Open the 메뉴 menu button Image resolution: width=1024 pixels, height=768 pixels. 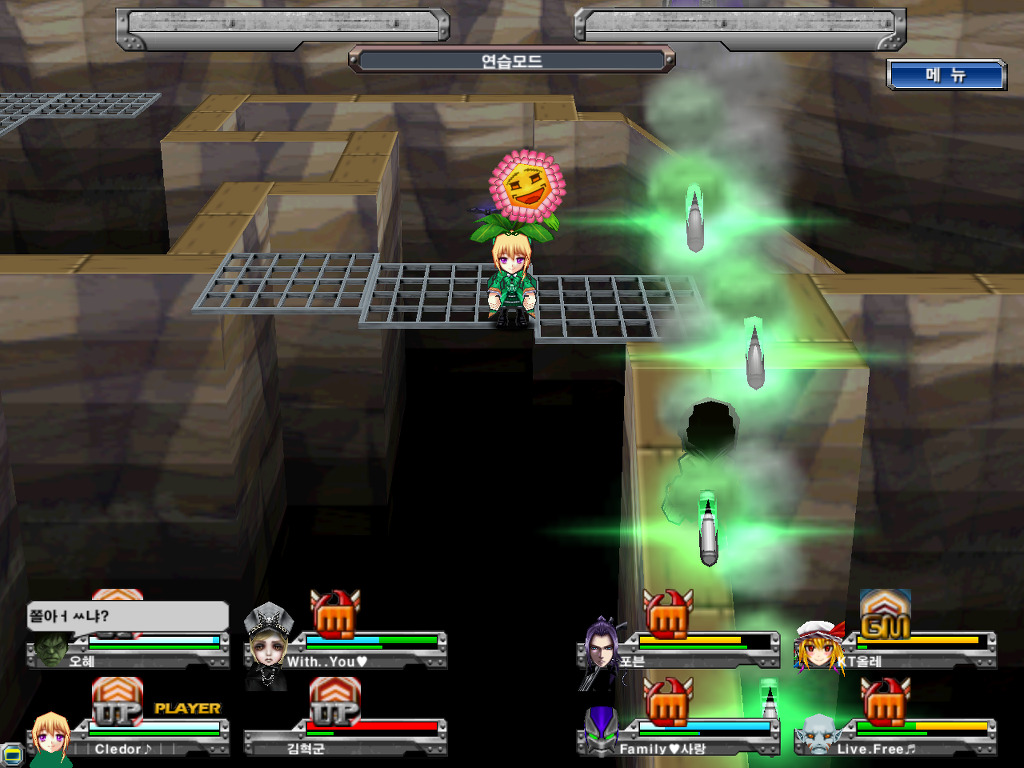[945, 75]
